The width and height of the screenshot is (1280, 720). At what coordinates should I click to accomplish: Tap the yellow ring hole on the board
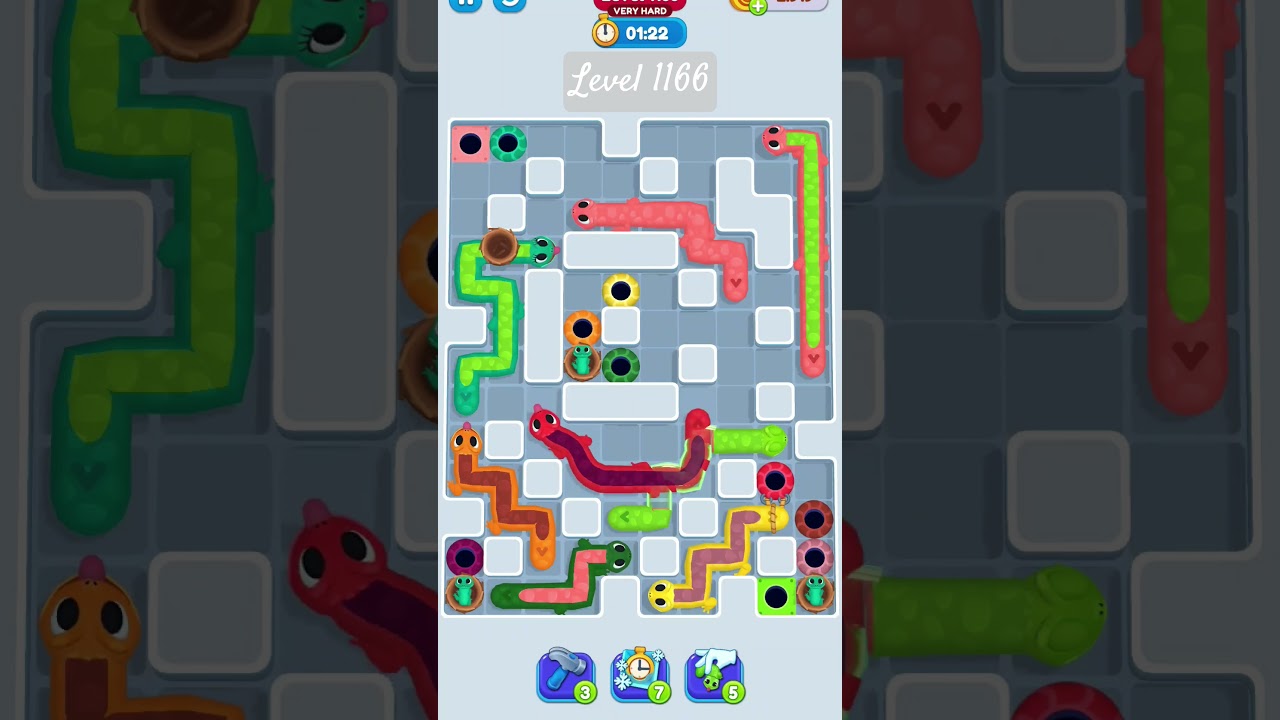pyautogui.click(x=620, y=290)
